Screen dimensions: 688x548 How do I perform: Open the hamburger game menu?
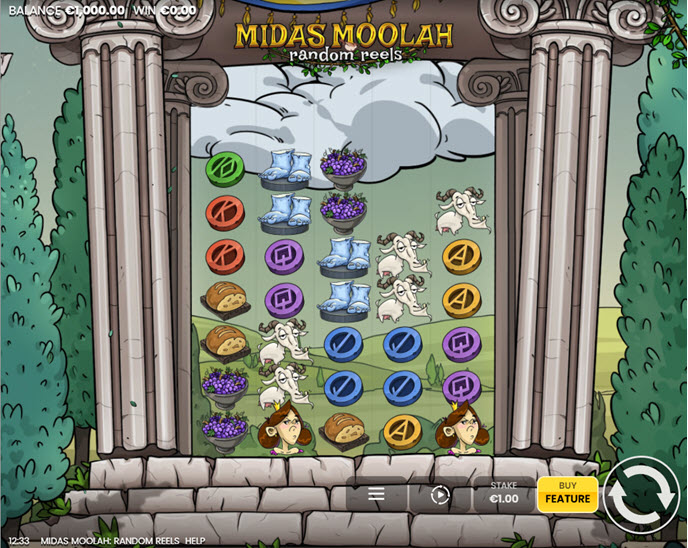(376, 494)
